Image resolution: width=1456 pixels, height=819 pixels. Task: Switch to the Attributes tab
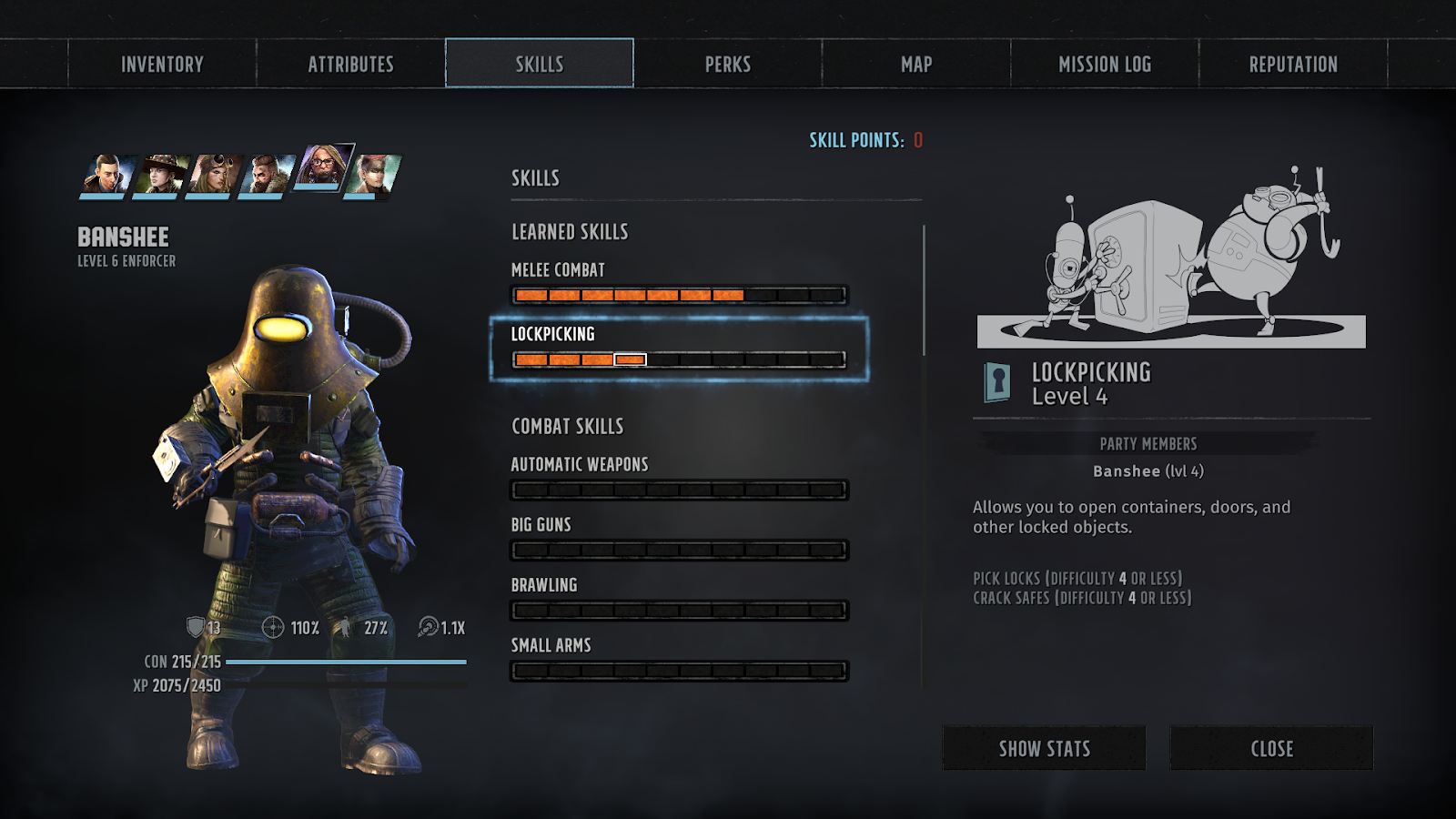coord(350,64)
